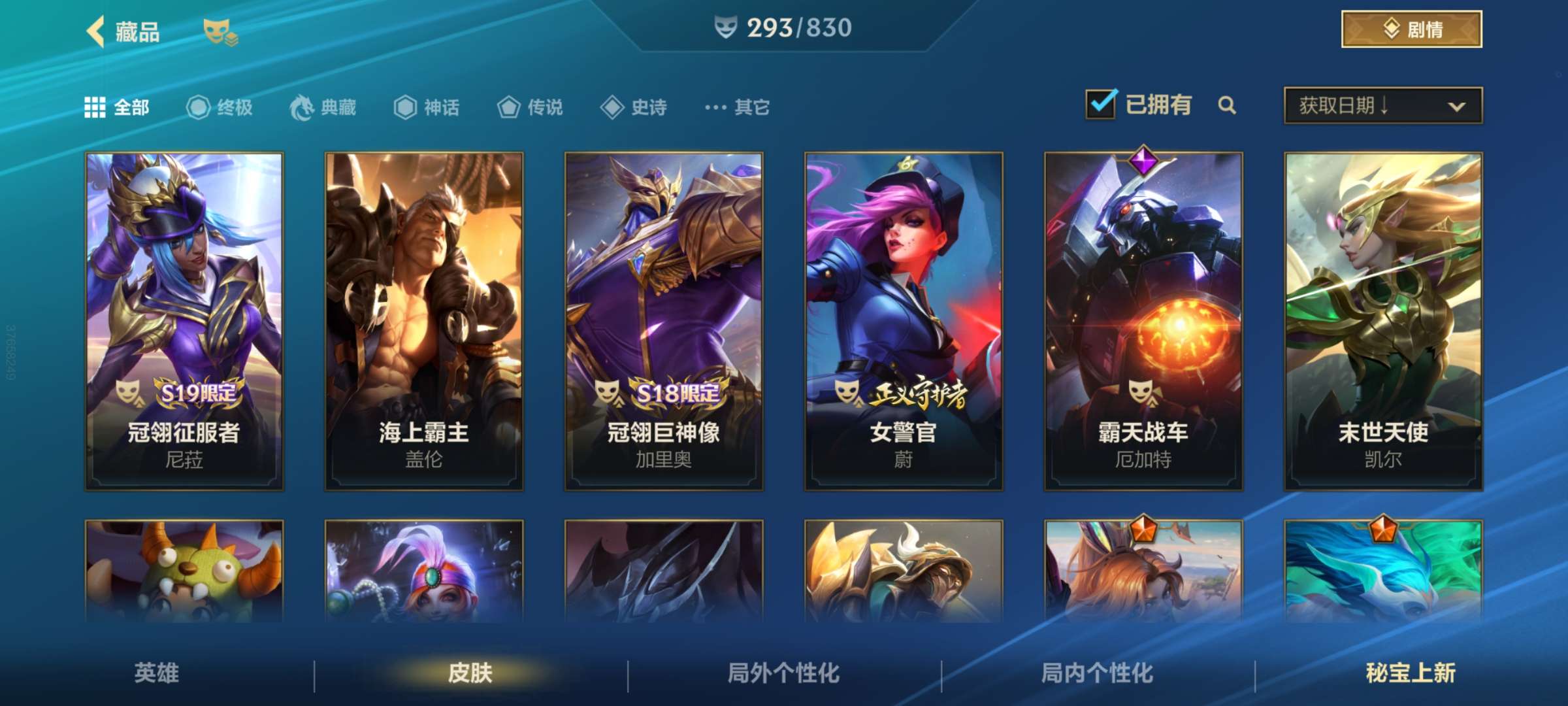Viewport: 1568px width, 706px height.
Task: Open skin search with the magnifier icon
Action: coord(1227,105)
